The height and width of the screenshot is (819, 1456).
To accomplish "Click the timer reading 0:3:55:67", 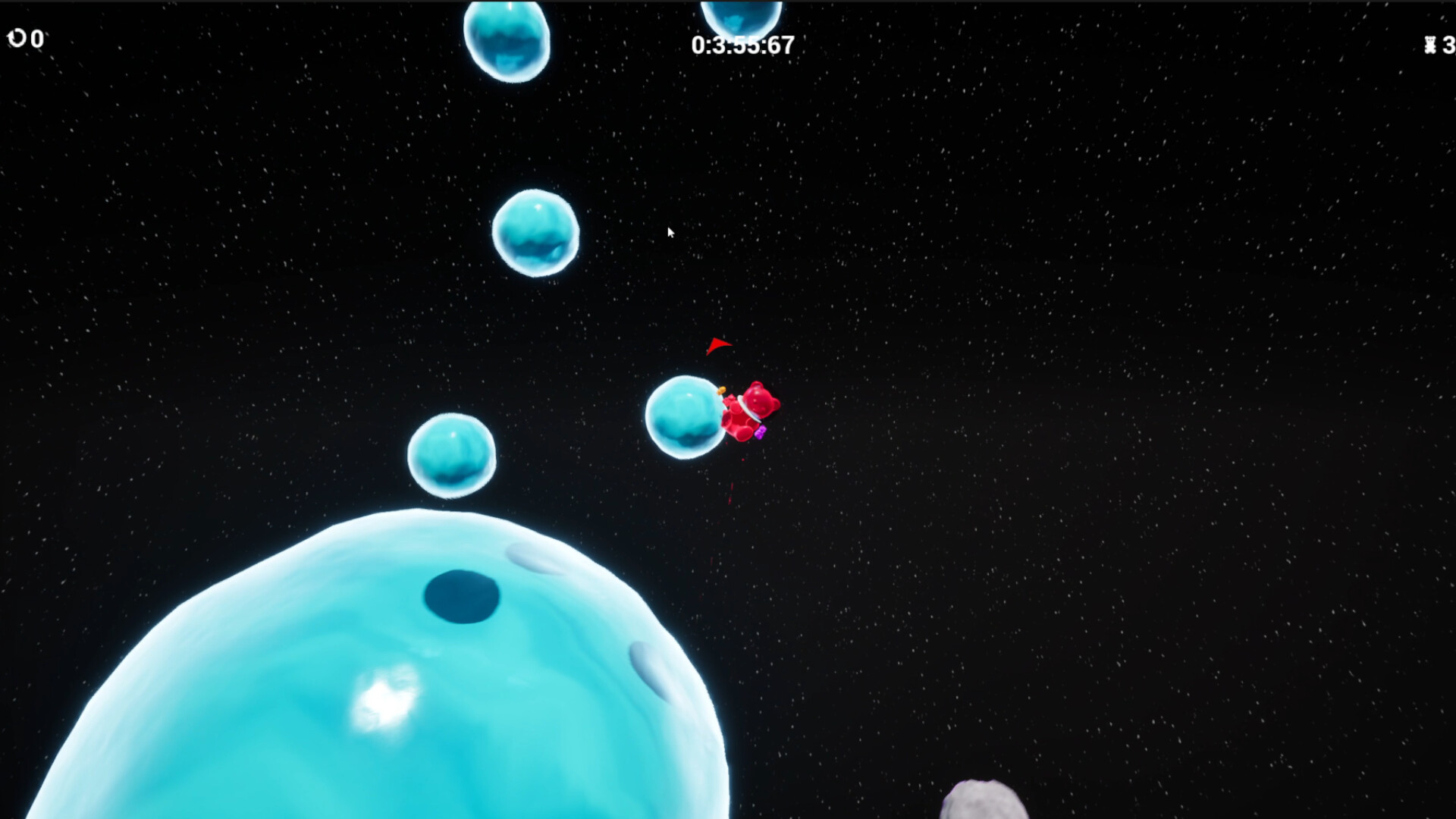I will [742, 45].
